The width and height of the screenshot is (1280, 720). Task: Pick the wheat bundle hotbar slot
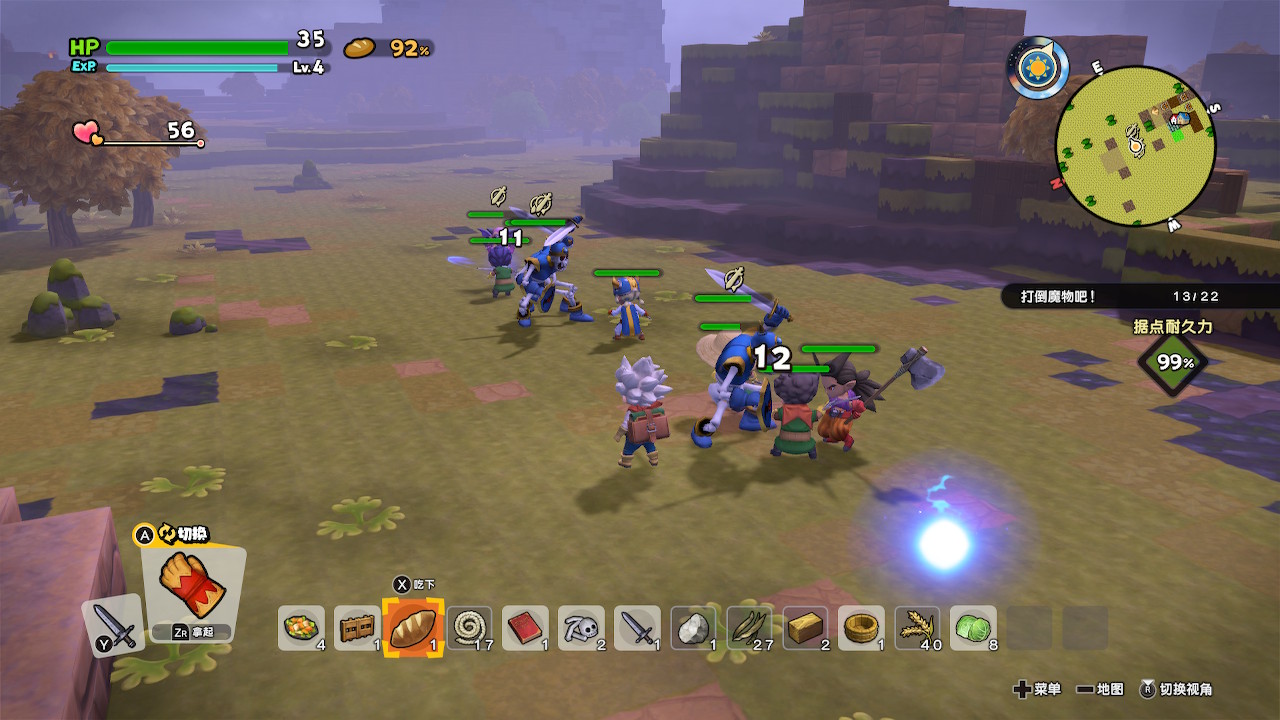point(917,628)
